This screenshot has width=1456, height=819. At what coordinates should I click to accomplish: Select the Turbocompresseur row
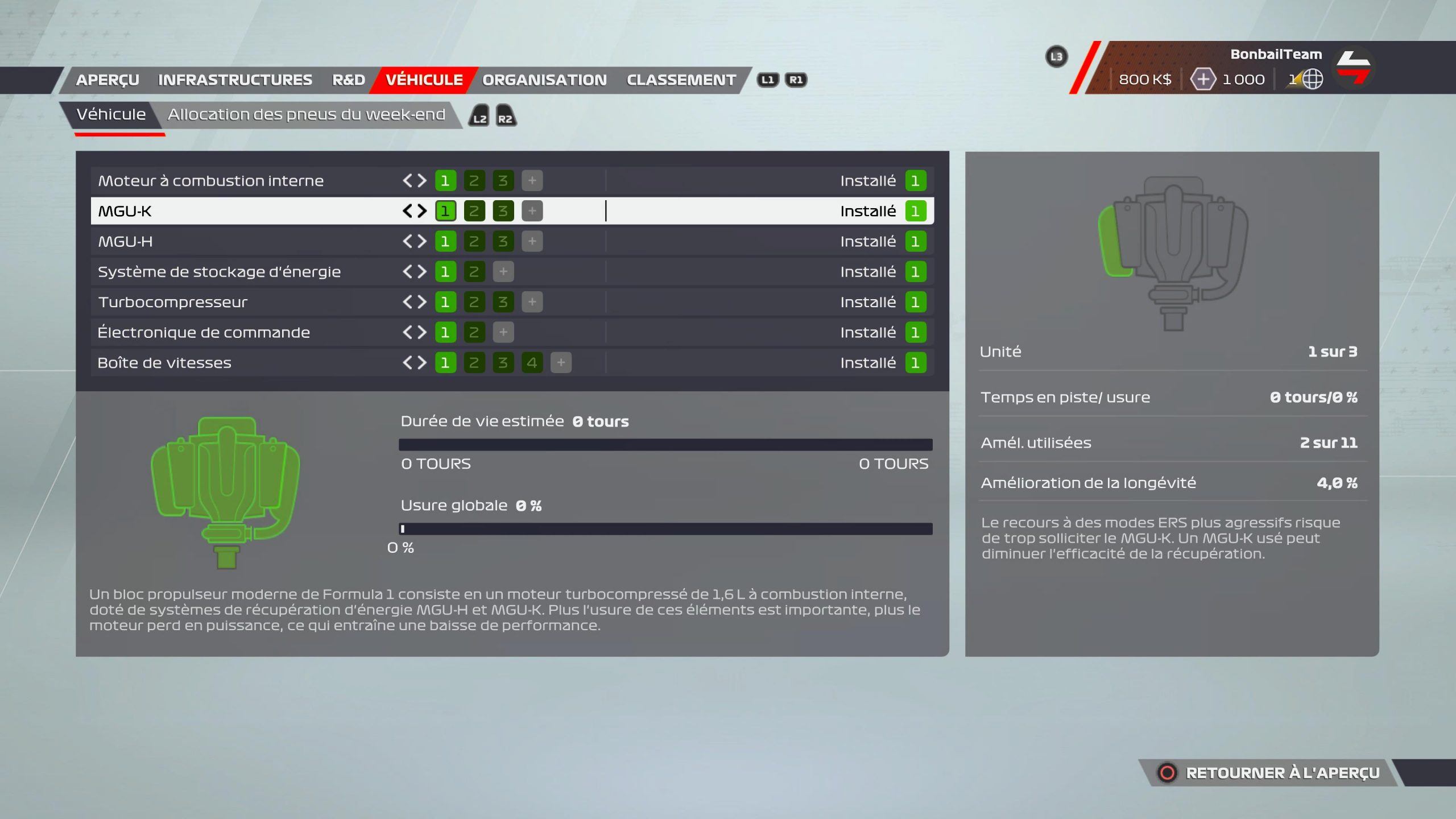pyautogui.click(x=172, y=302)
